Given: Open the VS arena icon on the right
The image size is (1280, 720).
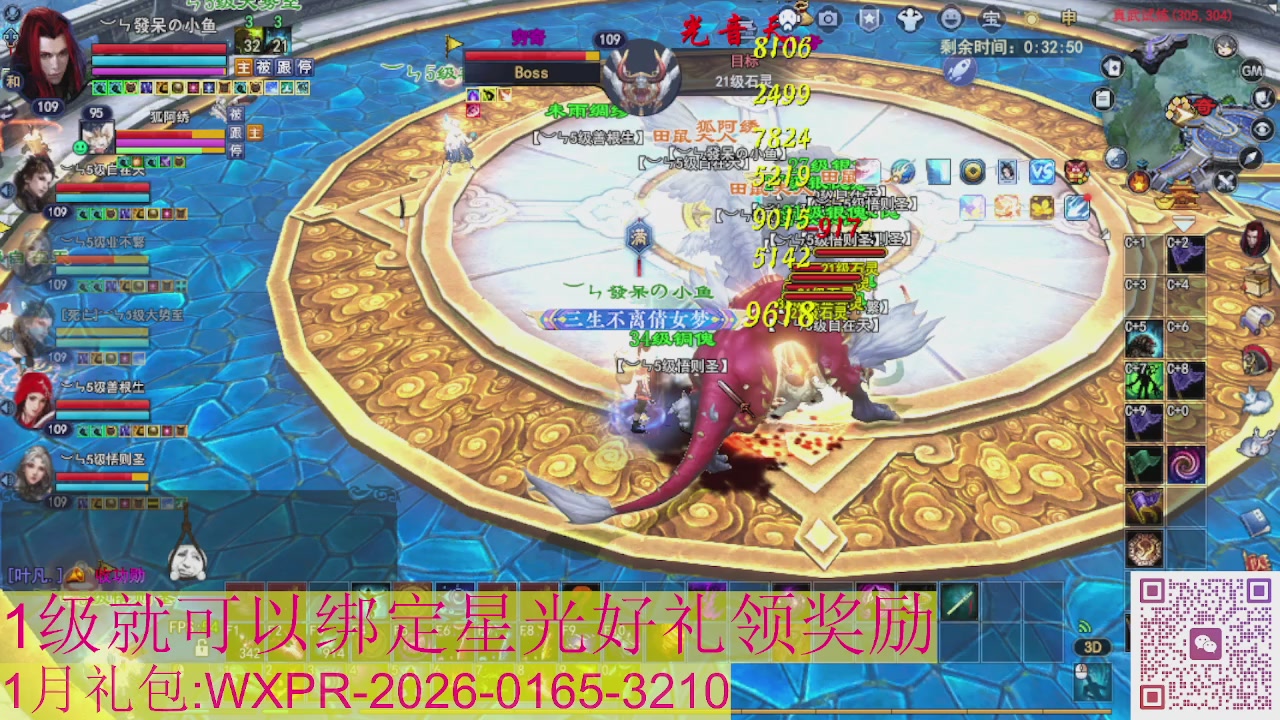Looking at the screenshot, I should (1043, 171).
